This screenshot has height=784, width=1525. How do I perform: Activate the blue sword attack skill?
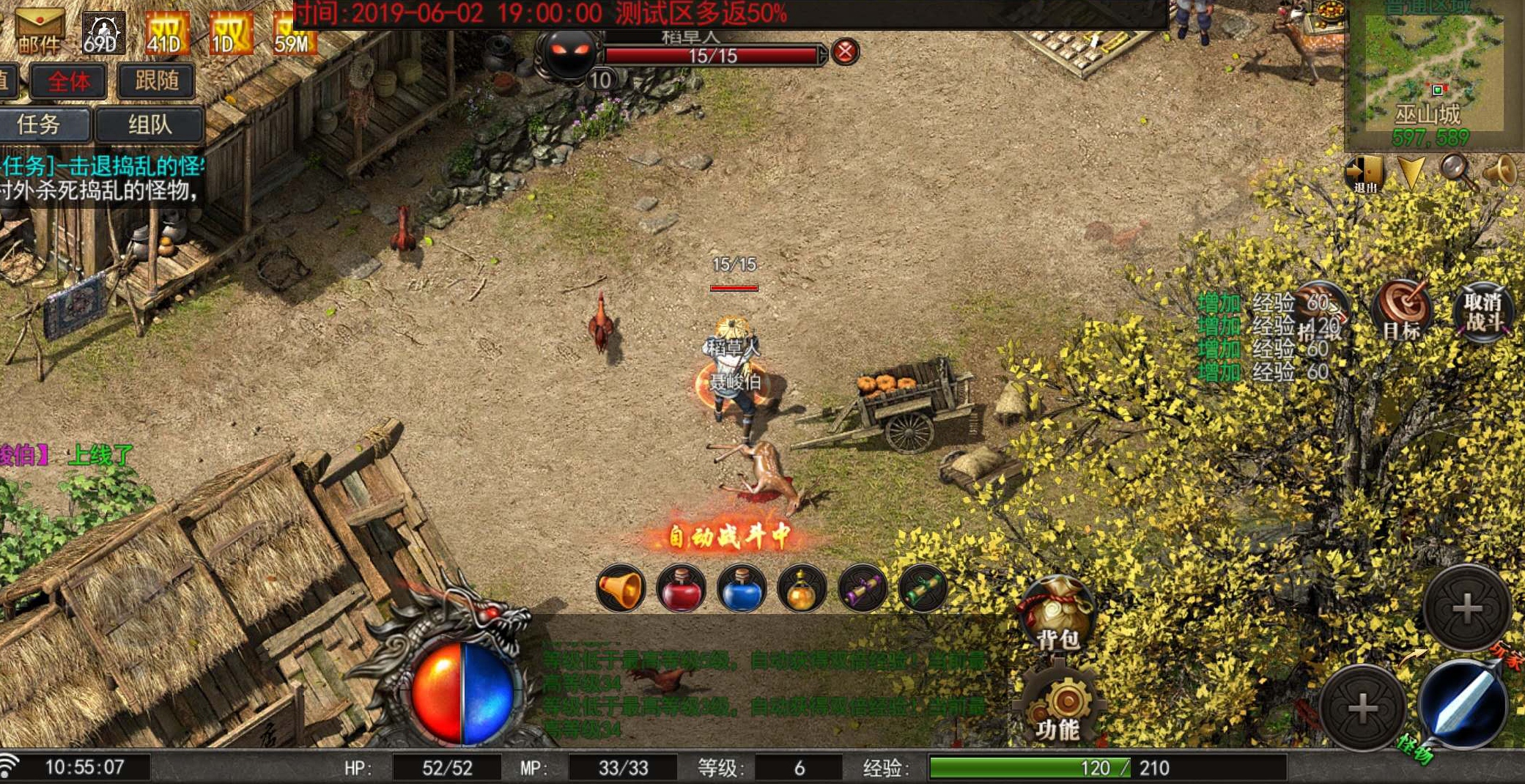(x=1463, y=704)
